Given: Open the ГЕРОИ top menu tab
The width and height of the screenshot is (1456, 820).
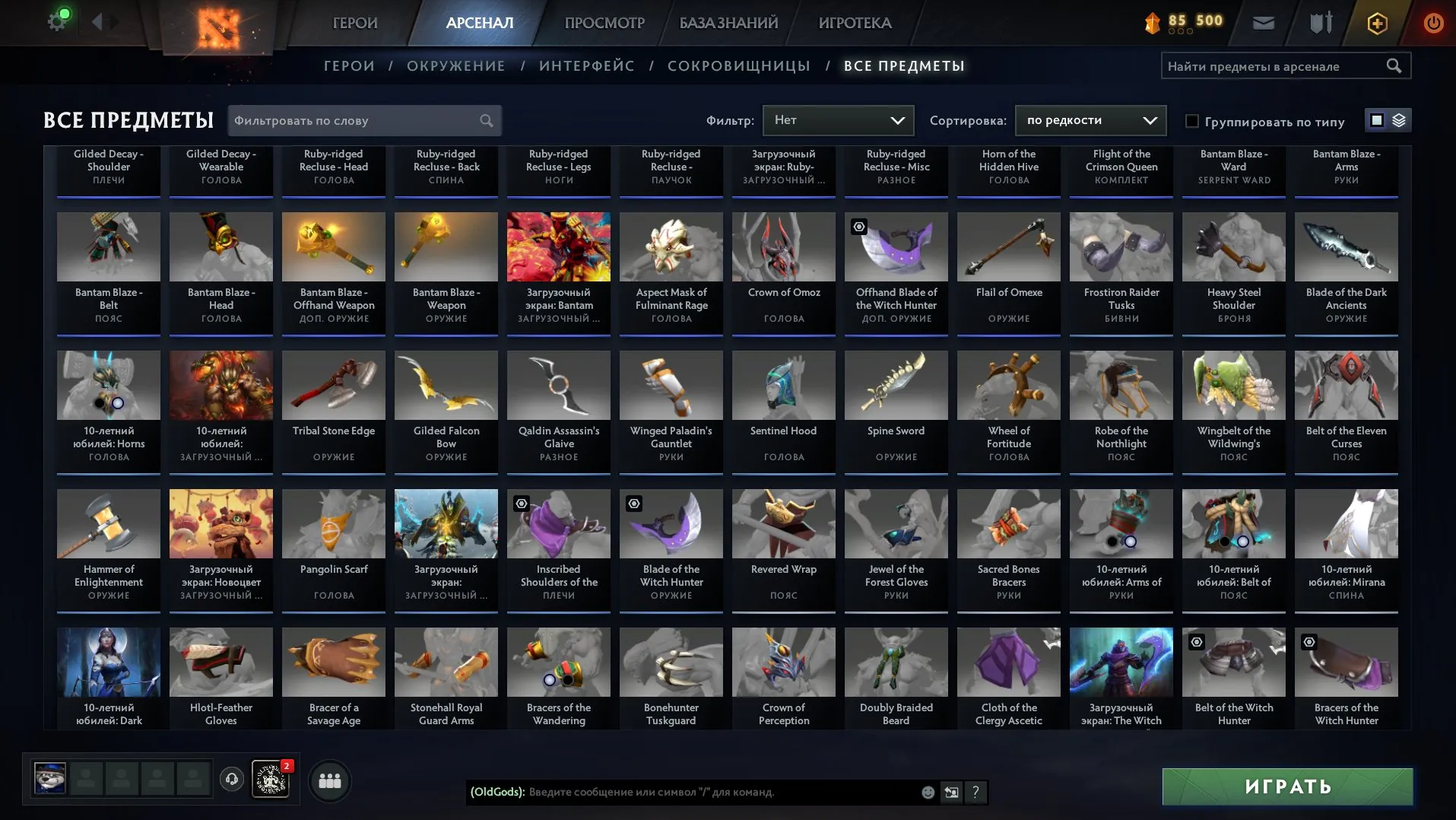Looking at the screenshot, I should [x=355, y=23].
